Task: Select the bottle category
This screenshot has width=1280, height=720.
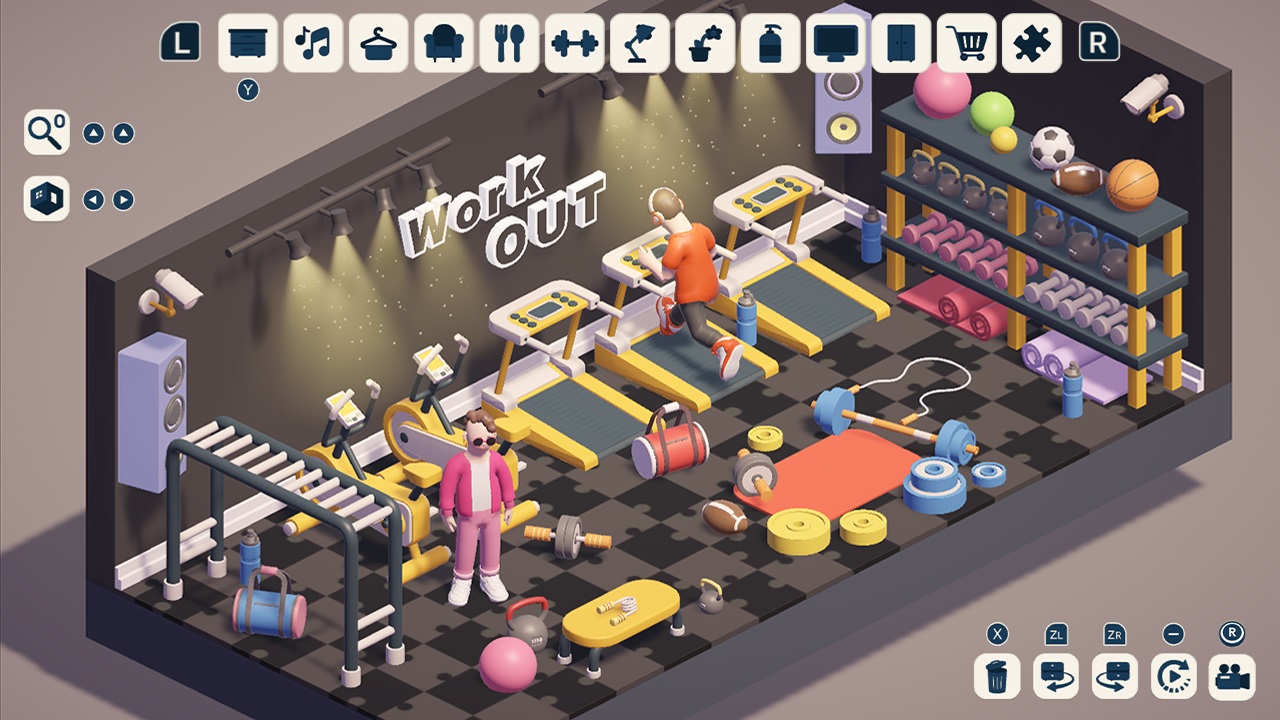Action: coord(771,45)
